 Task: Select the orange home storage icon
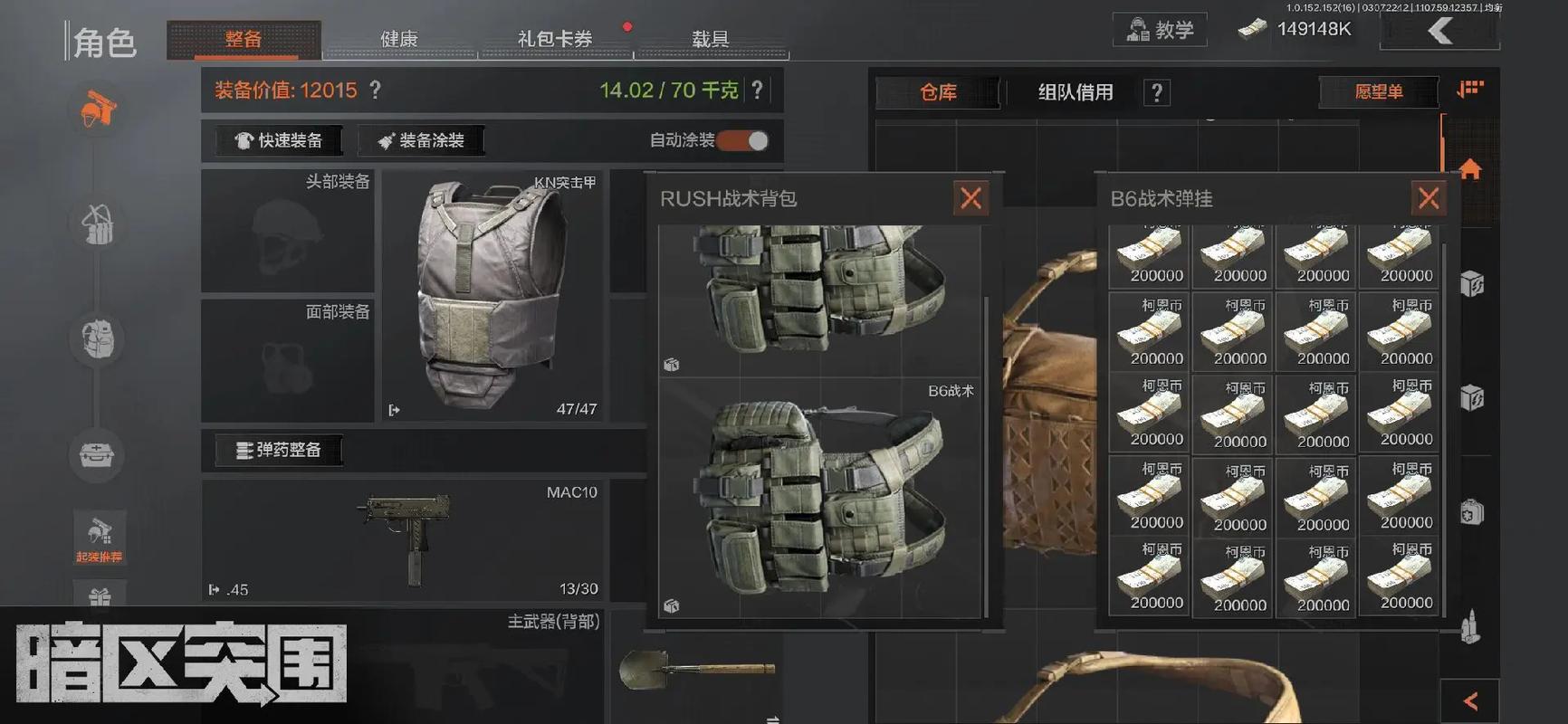point(1470,169)
